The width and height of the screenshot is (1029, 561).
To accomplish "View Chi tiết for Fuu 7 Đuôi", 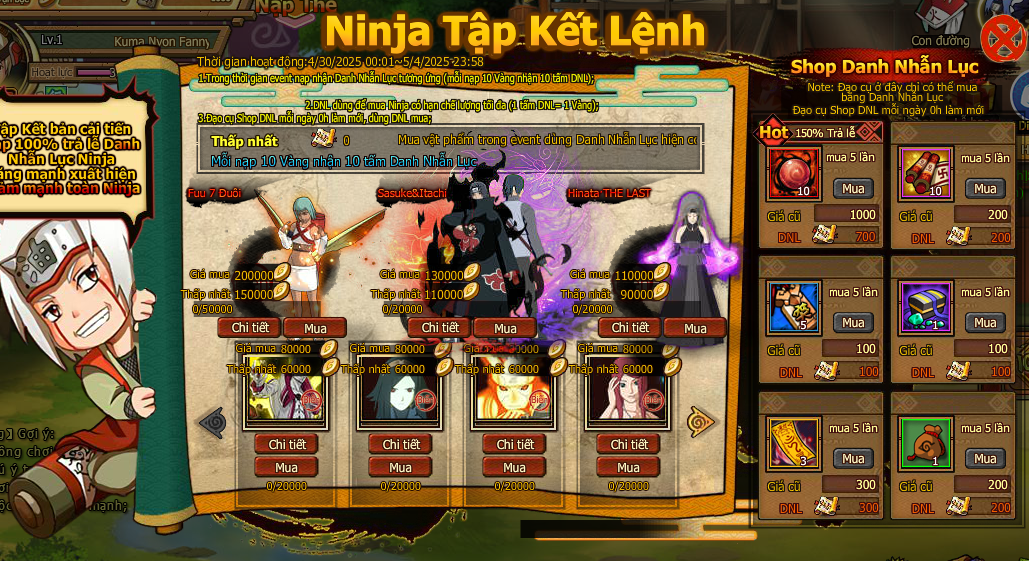I will (249, 328).
